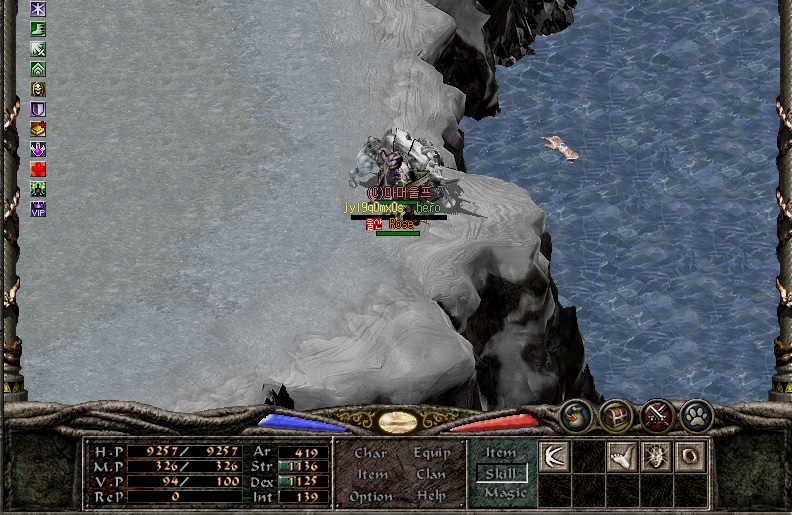Open the treasure chest round button
This screenshot has height=515, width=792.
(x=615, y=414)
